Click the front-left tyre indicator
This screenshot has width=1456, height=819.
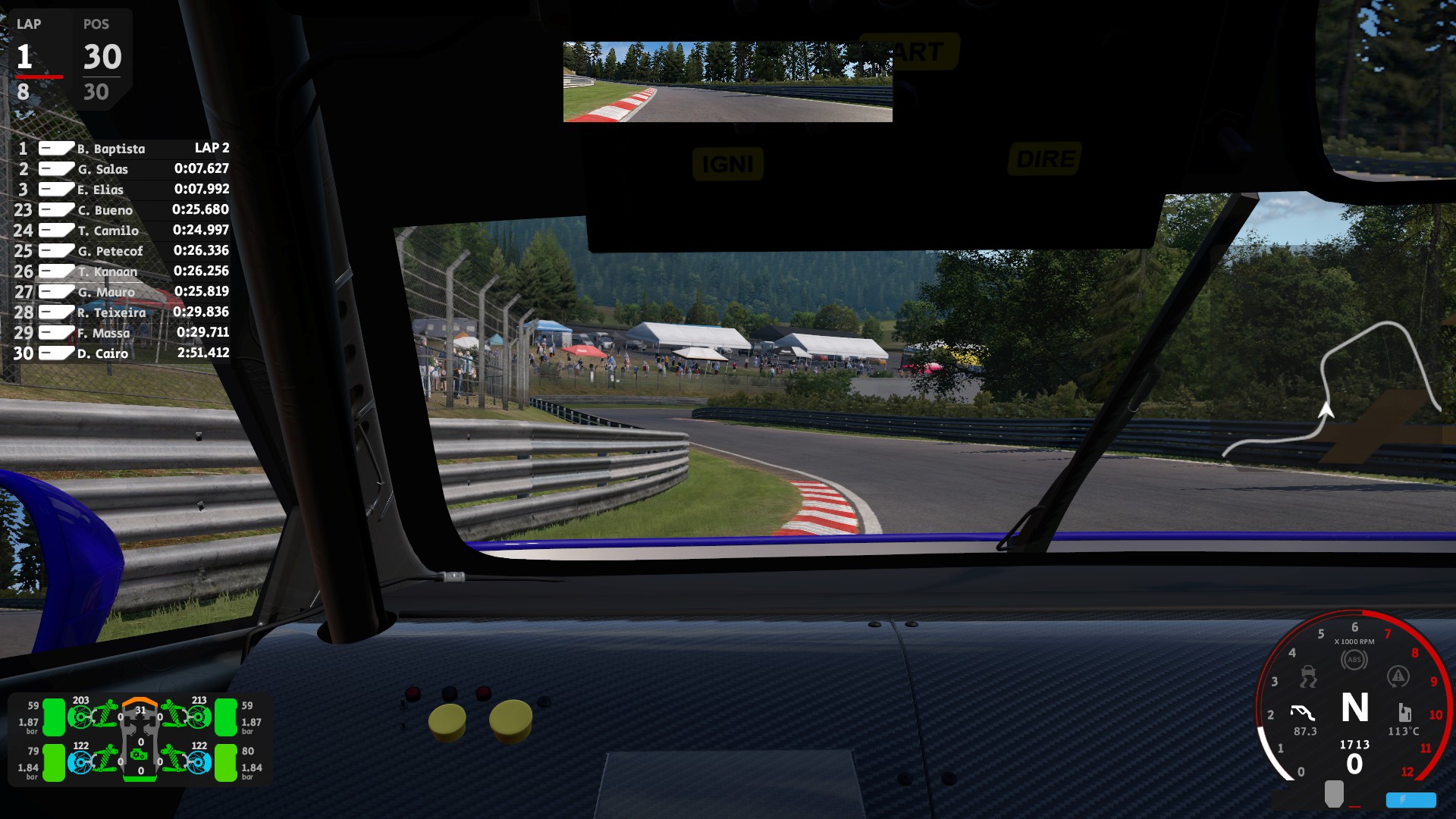point(54,717)
